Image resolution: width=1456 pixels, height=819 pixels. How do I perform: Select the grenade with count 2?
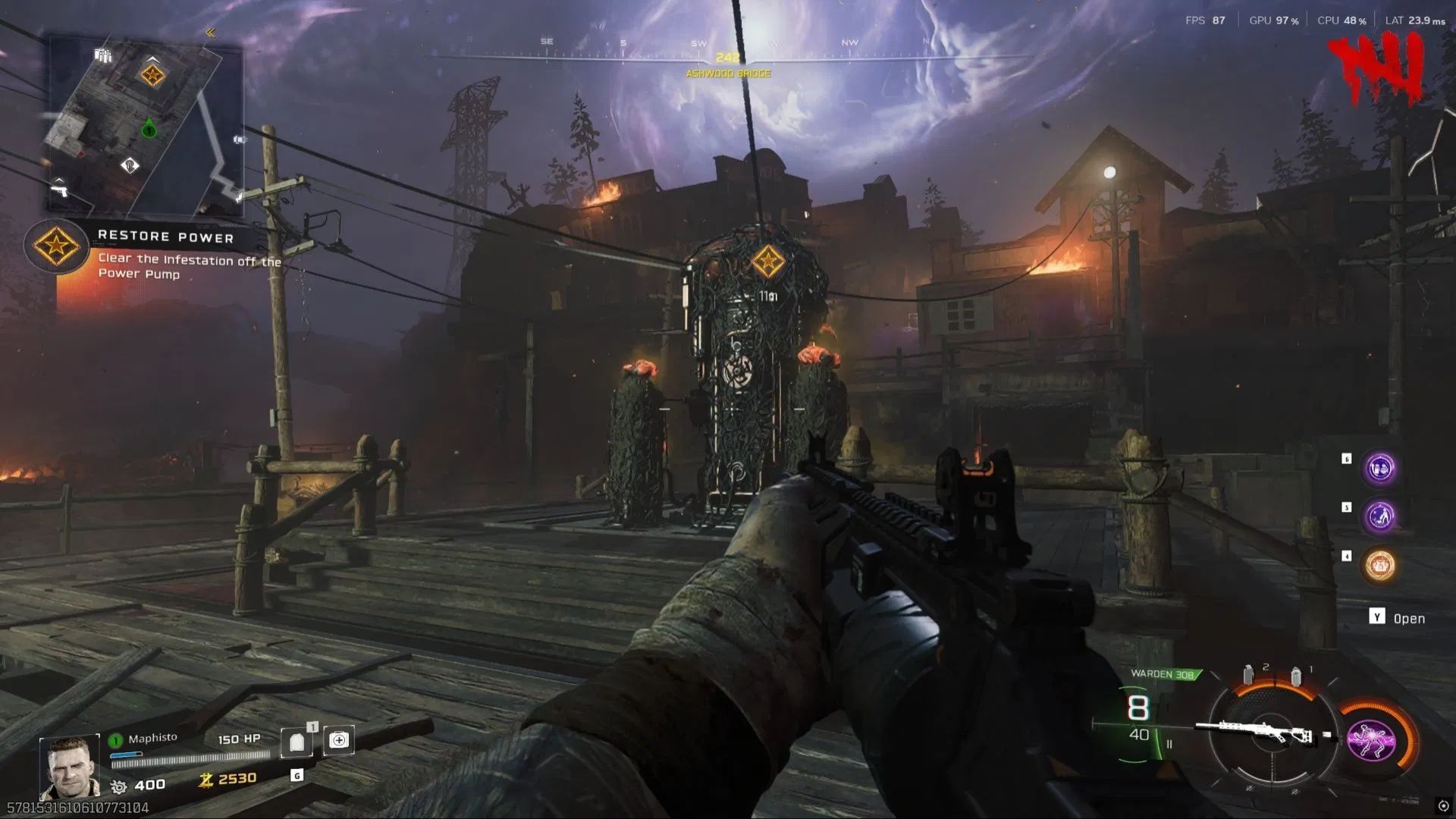1249,674
